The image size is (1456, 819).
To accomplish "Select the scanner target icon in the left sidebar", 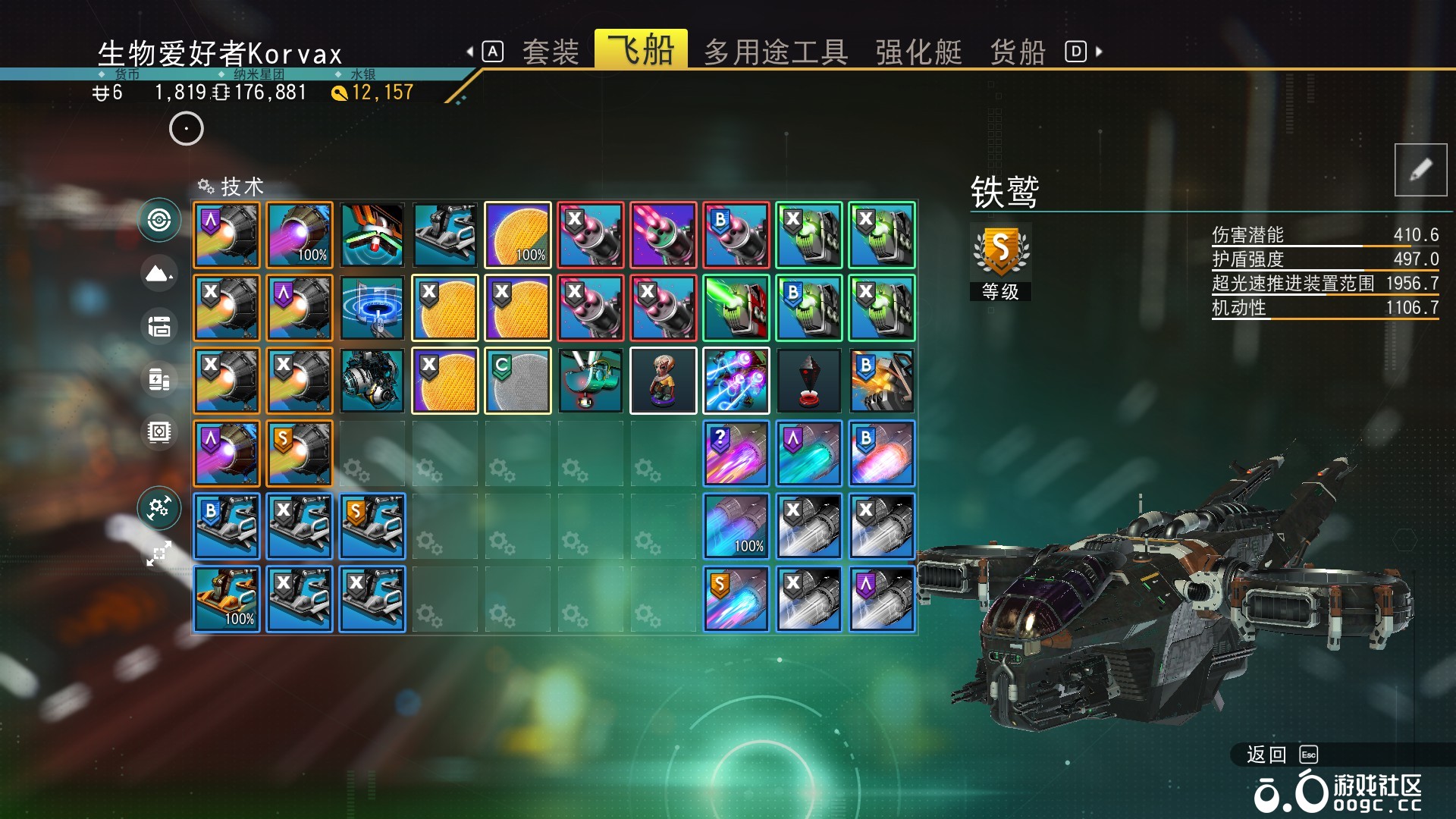I will (159, 220).
